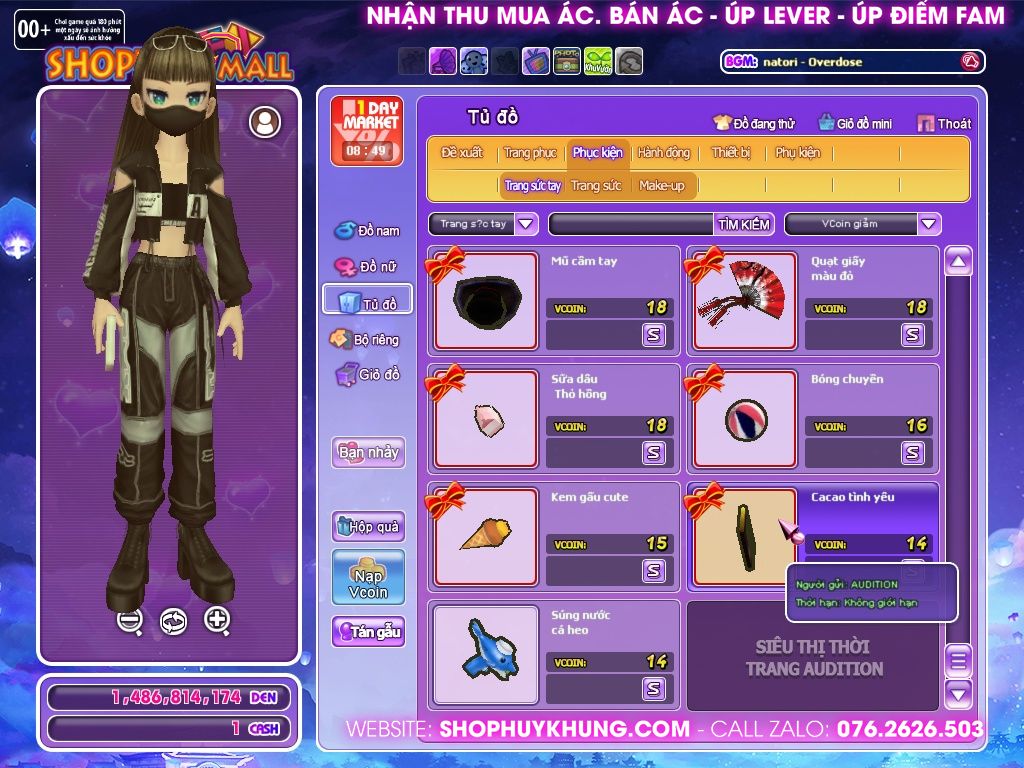Select the Quạt giấy màu đỏ item

745,301
